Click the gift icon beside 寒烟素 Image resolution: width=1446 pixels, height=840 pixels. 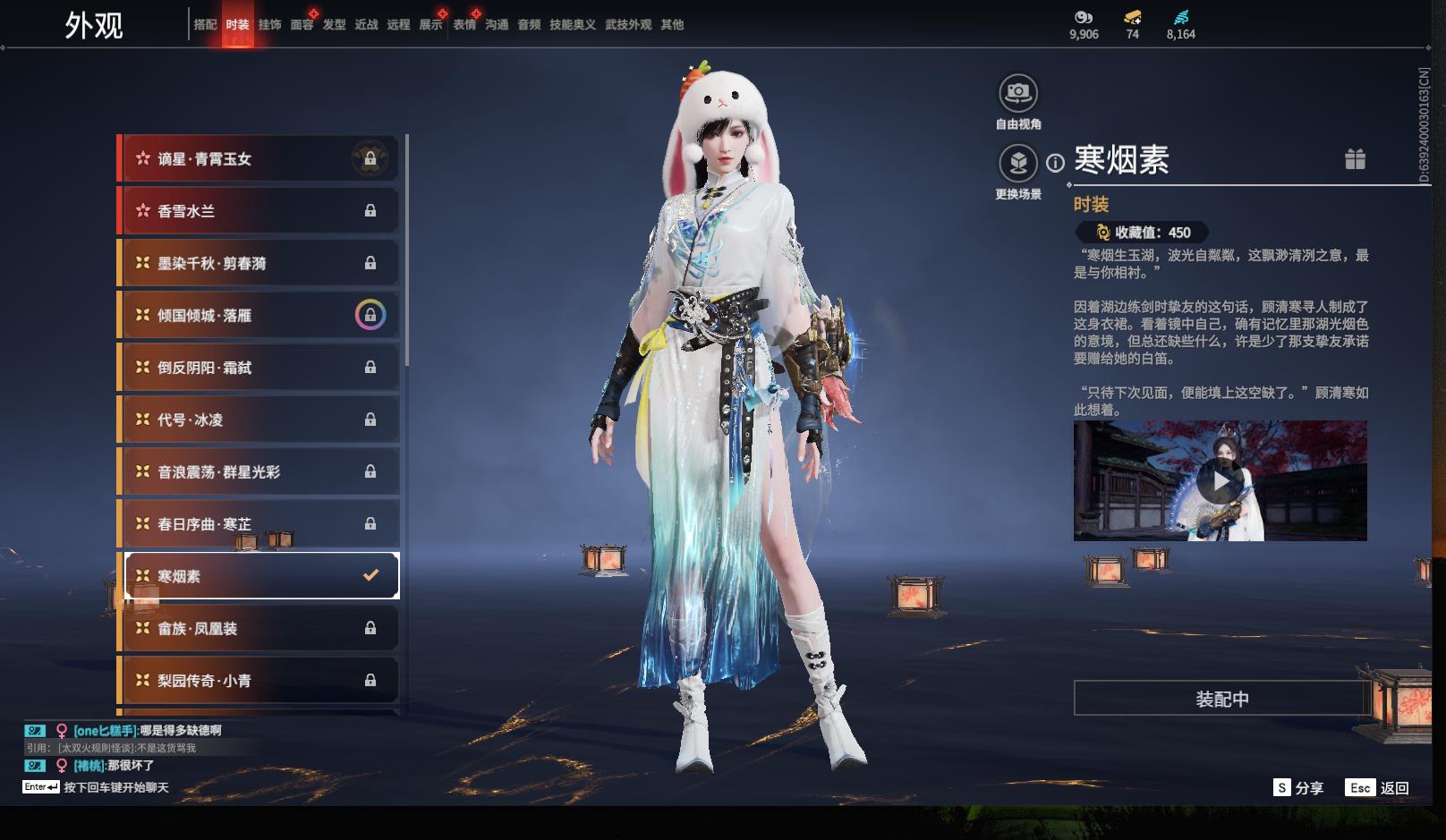click(1355, 159)
